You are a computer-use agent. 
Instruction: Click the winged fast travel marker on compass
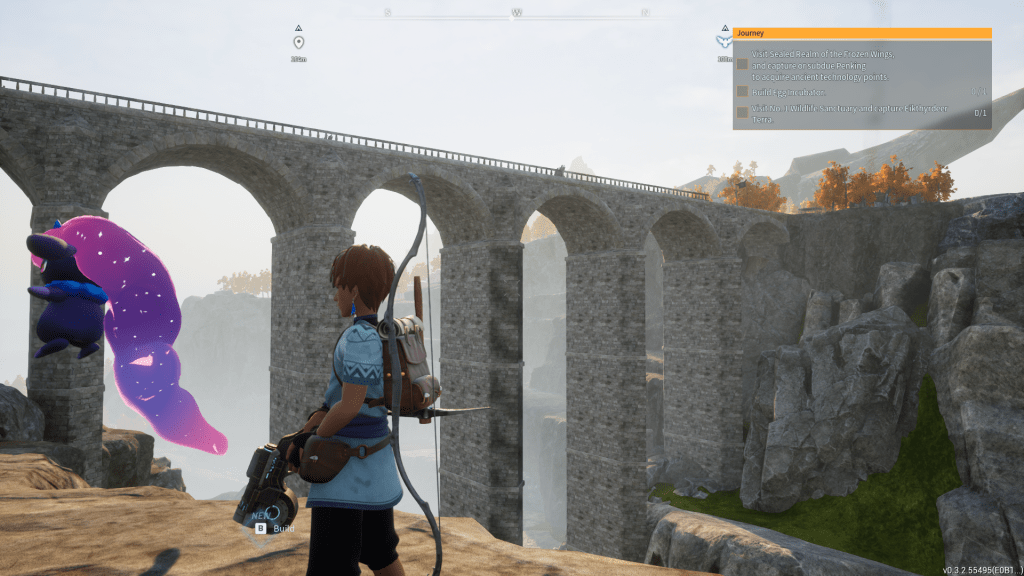pyautogui.click(x=723, y=42)
